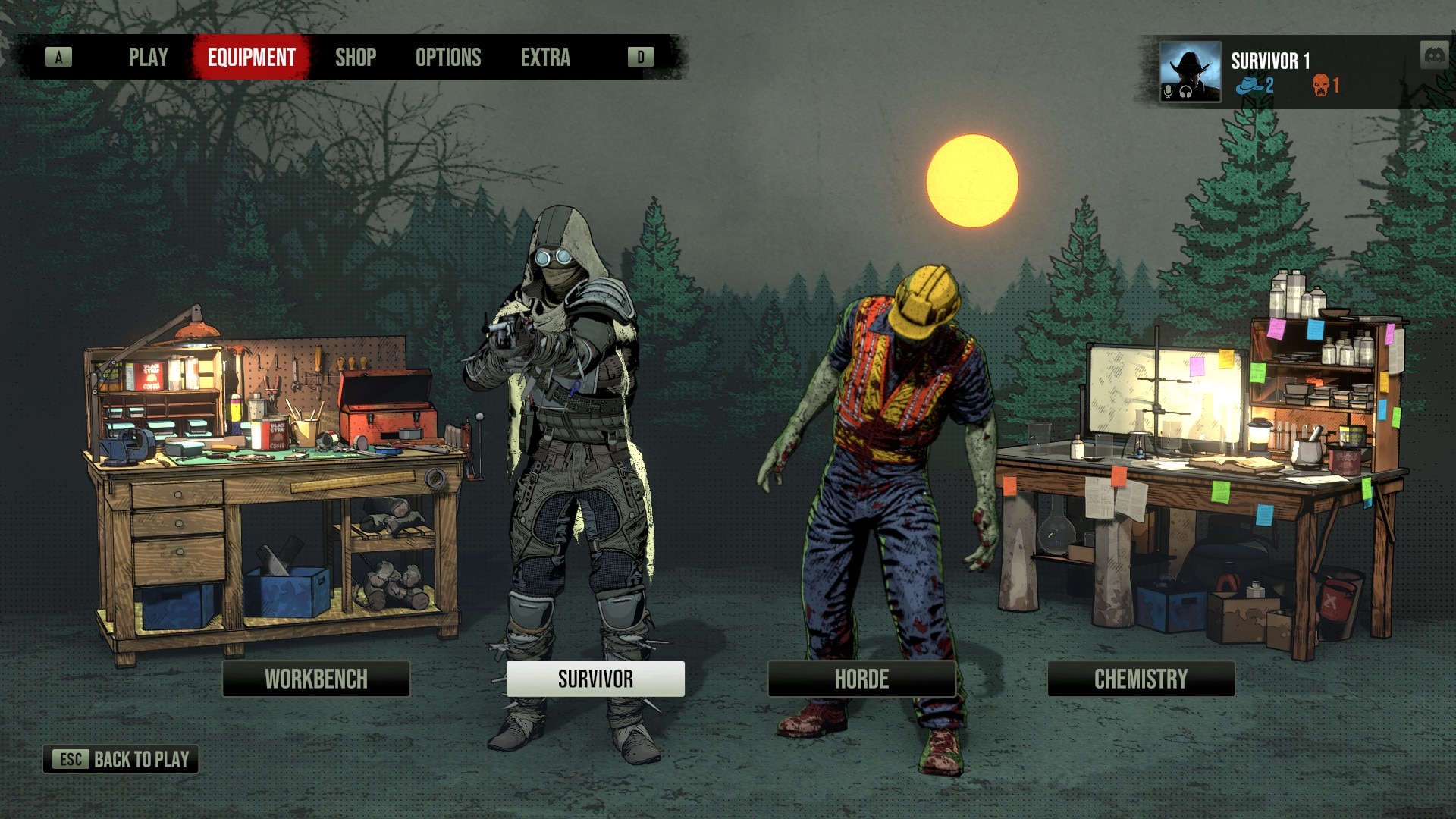Image resolution: width=1456 pixels, height=819 pixels.
Task: Open the Chemistry station
Action: [x=1141, y=679]
